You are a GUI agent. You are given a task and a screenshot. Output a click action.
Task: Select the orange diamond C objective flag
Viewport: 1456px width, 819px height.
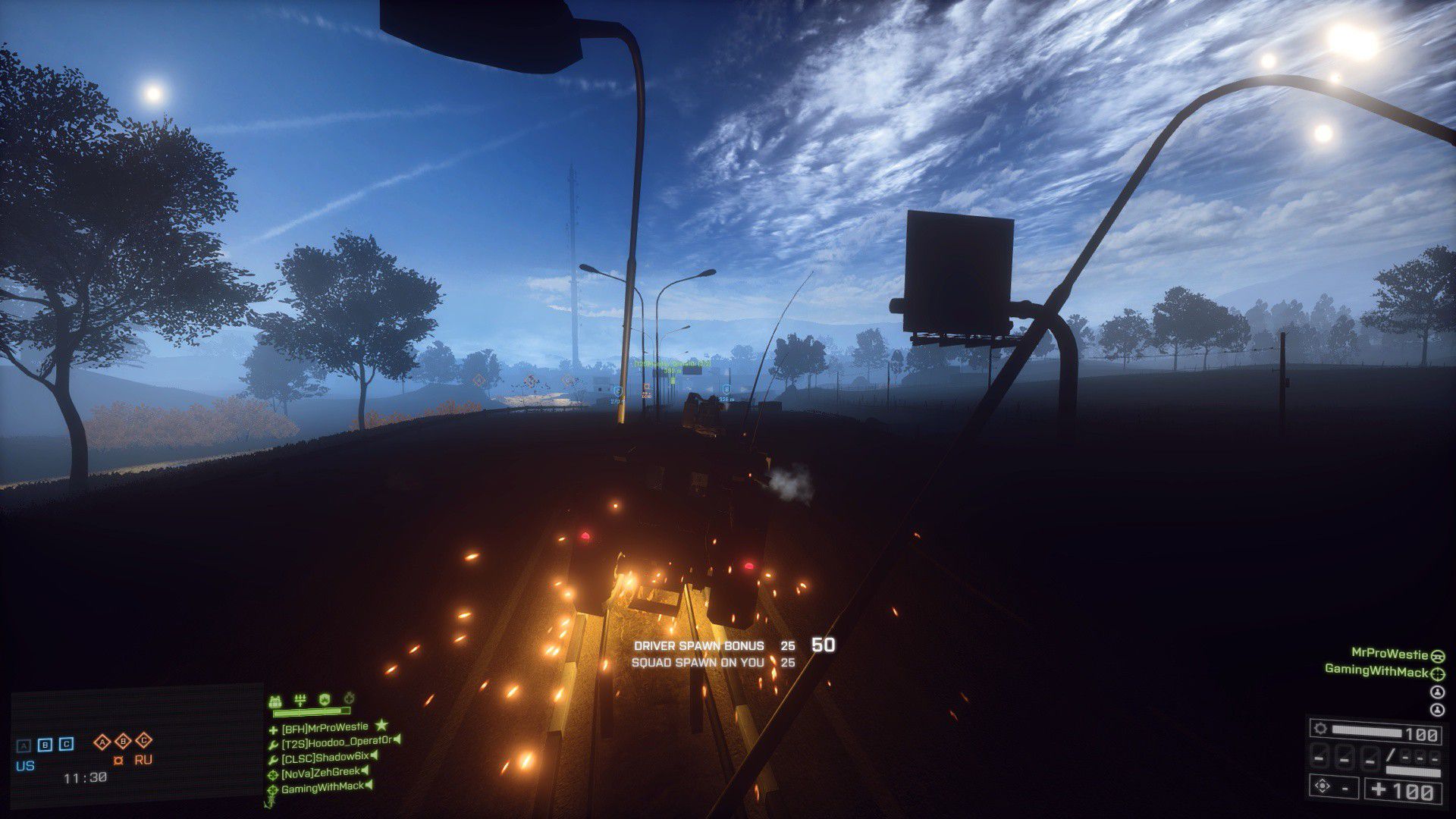[144, 741]
